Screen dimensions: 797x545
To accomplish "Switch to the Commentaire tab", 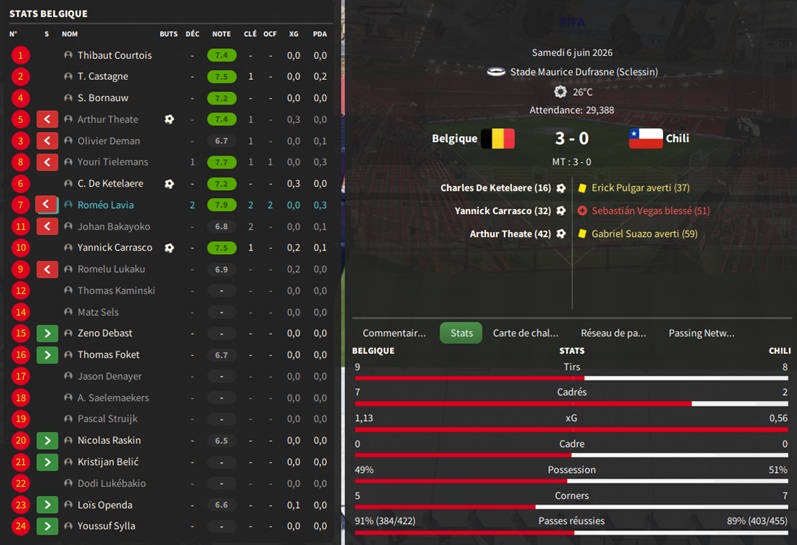I will (x=394, y=333).
